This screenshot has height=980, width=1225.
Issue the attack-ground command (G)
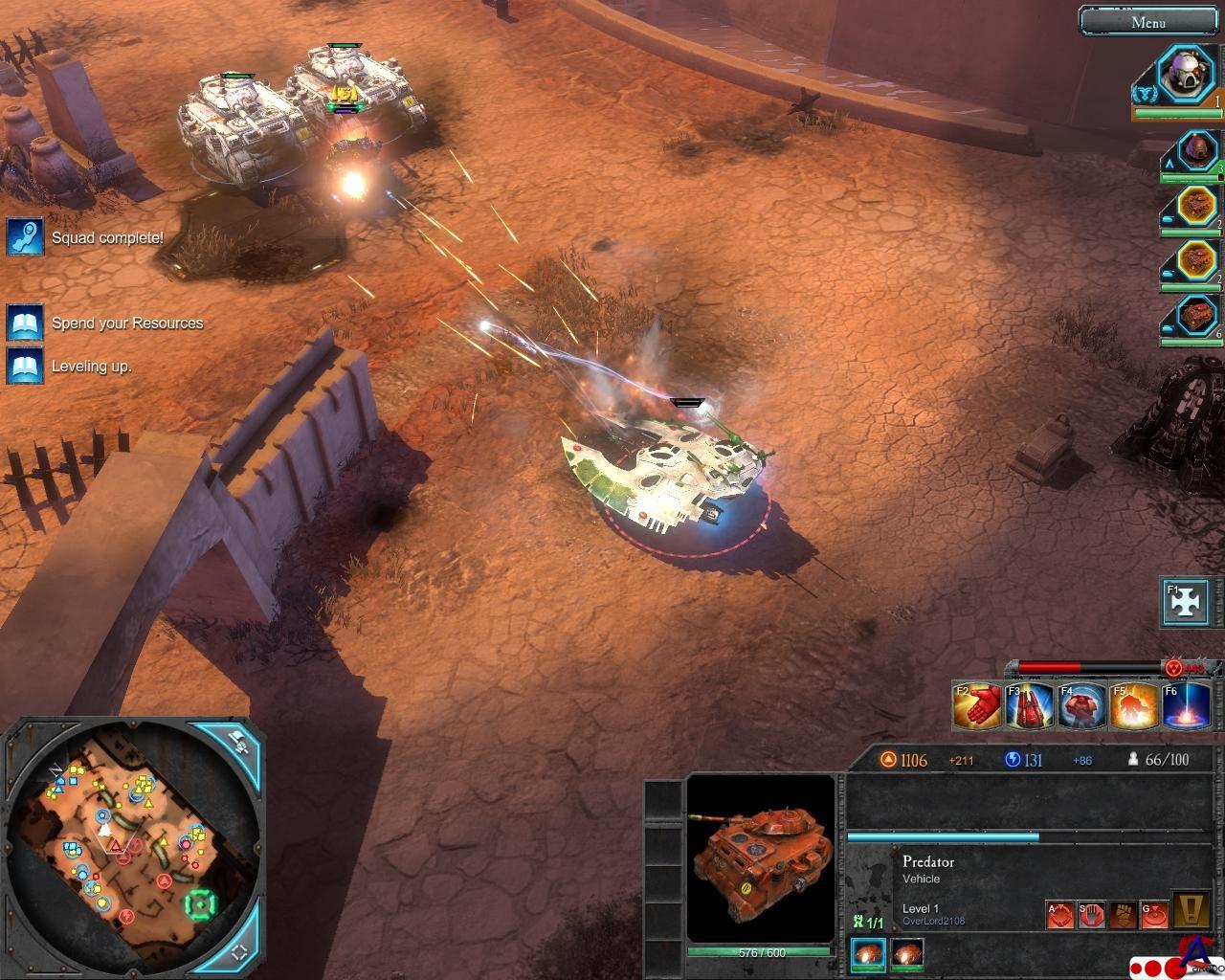1155,915
